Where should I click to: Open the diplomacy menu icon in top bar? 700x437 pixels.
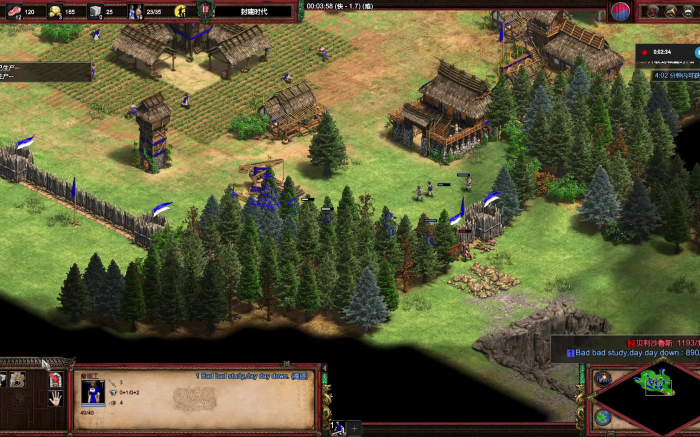coord(651,11)
